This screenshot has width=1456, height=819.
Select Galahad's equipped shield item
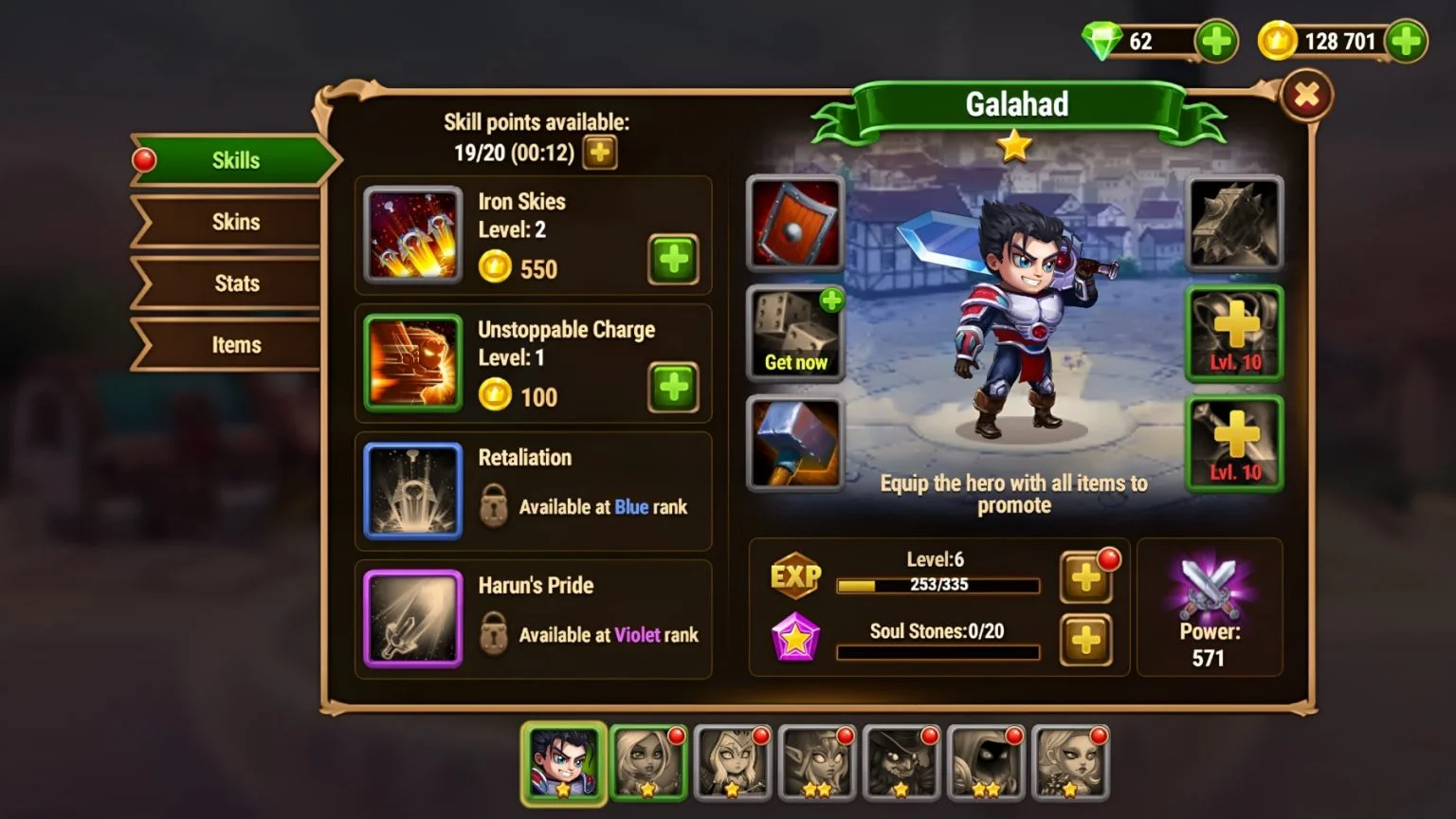click(795, 223)
